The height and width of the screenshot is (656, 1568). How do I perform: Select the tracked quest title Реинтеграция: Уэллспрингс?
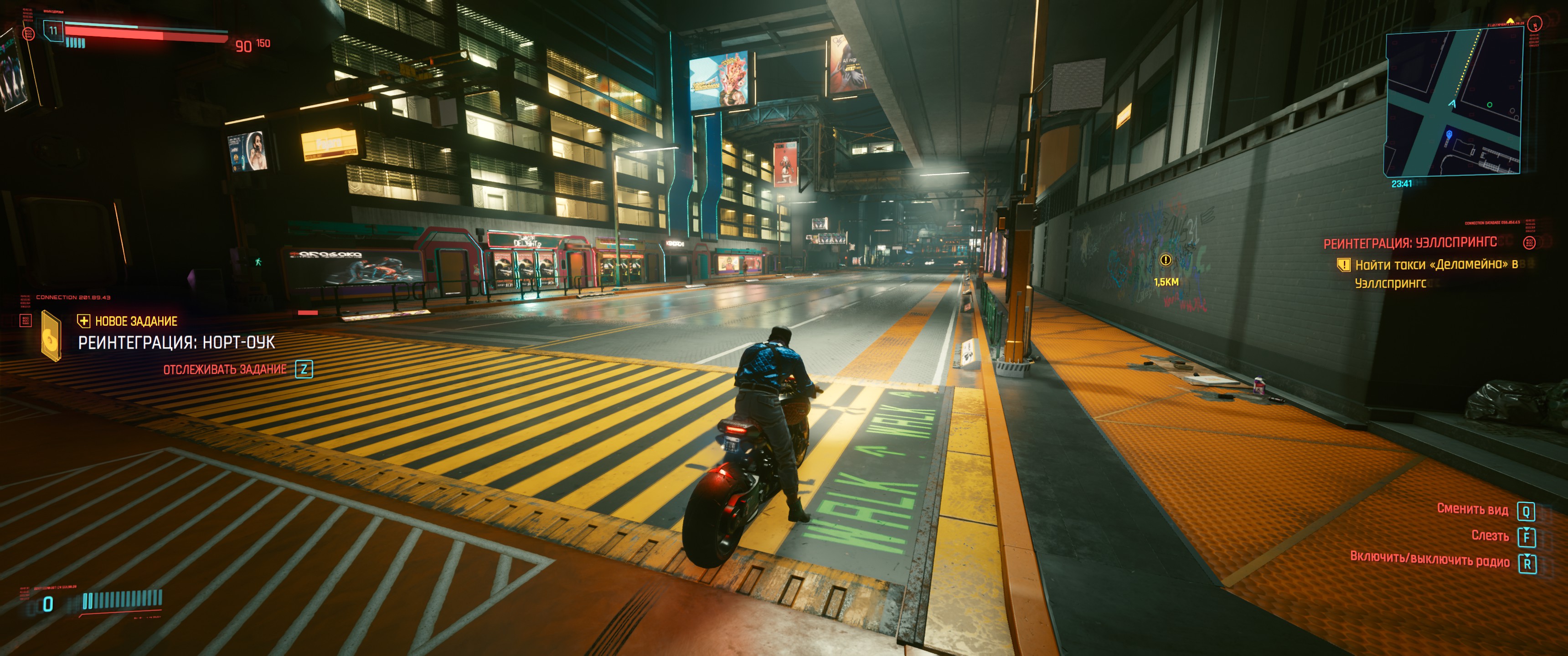click(x=1410, y=243)
